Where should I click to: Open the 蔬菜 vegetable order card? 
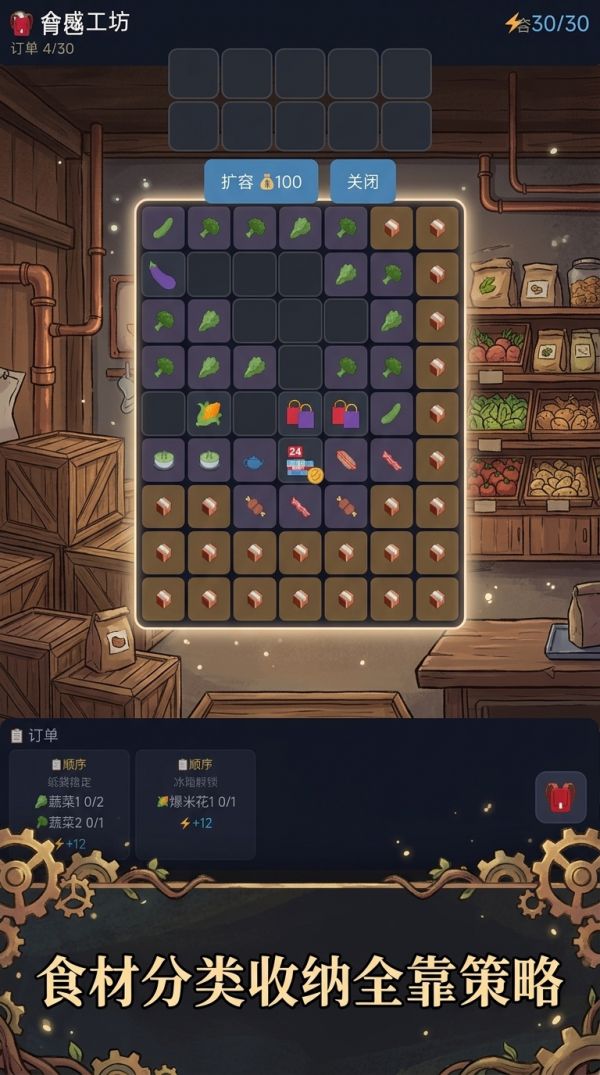click(69, 804)
